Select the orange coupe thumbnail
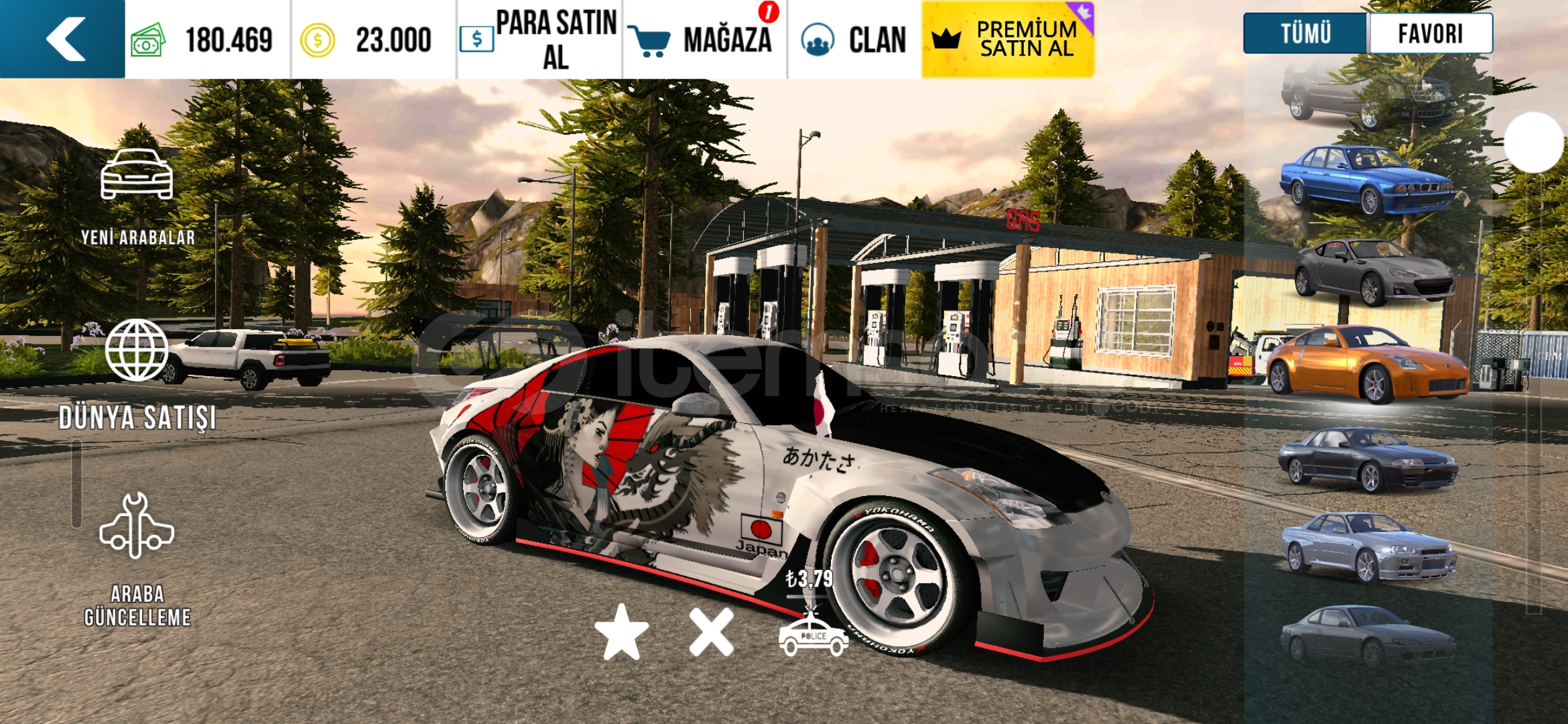 pyautogui.click(x=1367, y=364)
